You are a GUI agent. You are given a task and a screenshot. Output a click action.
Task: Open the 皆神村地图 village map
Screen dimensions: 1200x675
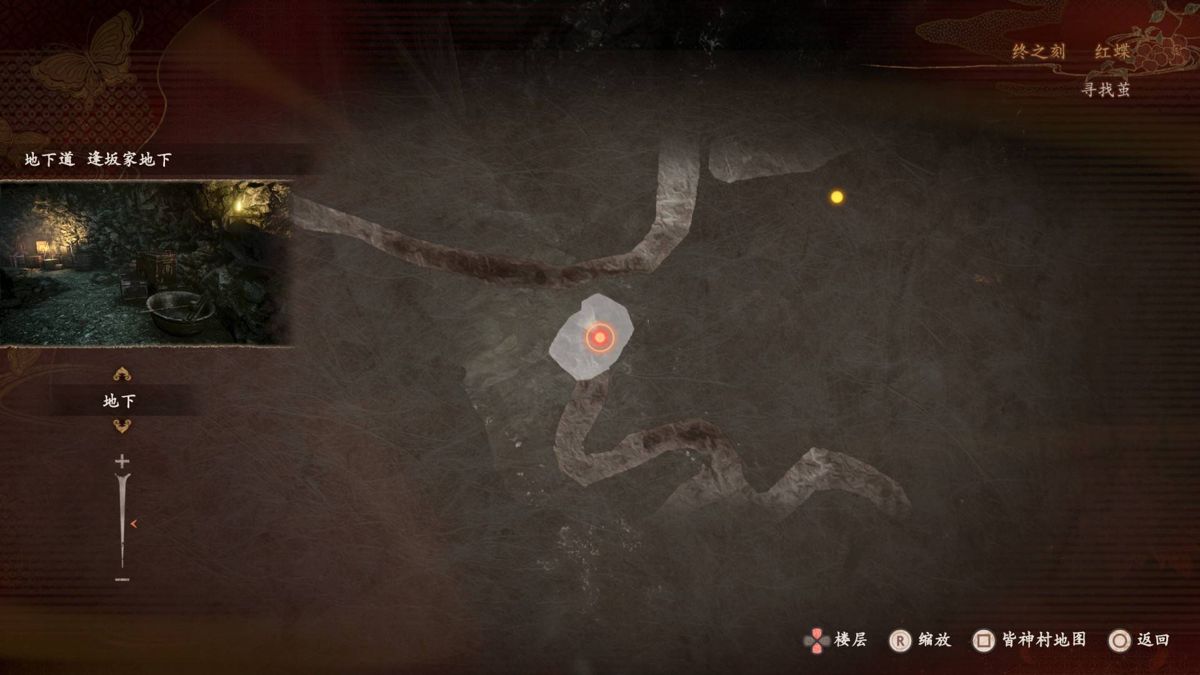point(1030,640)
